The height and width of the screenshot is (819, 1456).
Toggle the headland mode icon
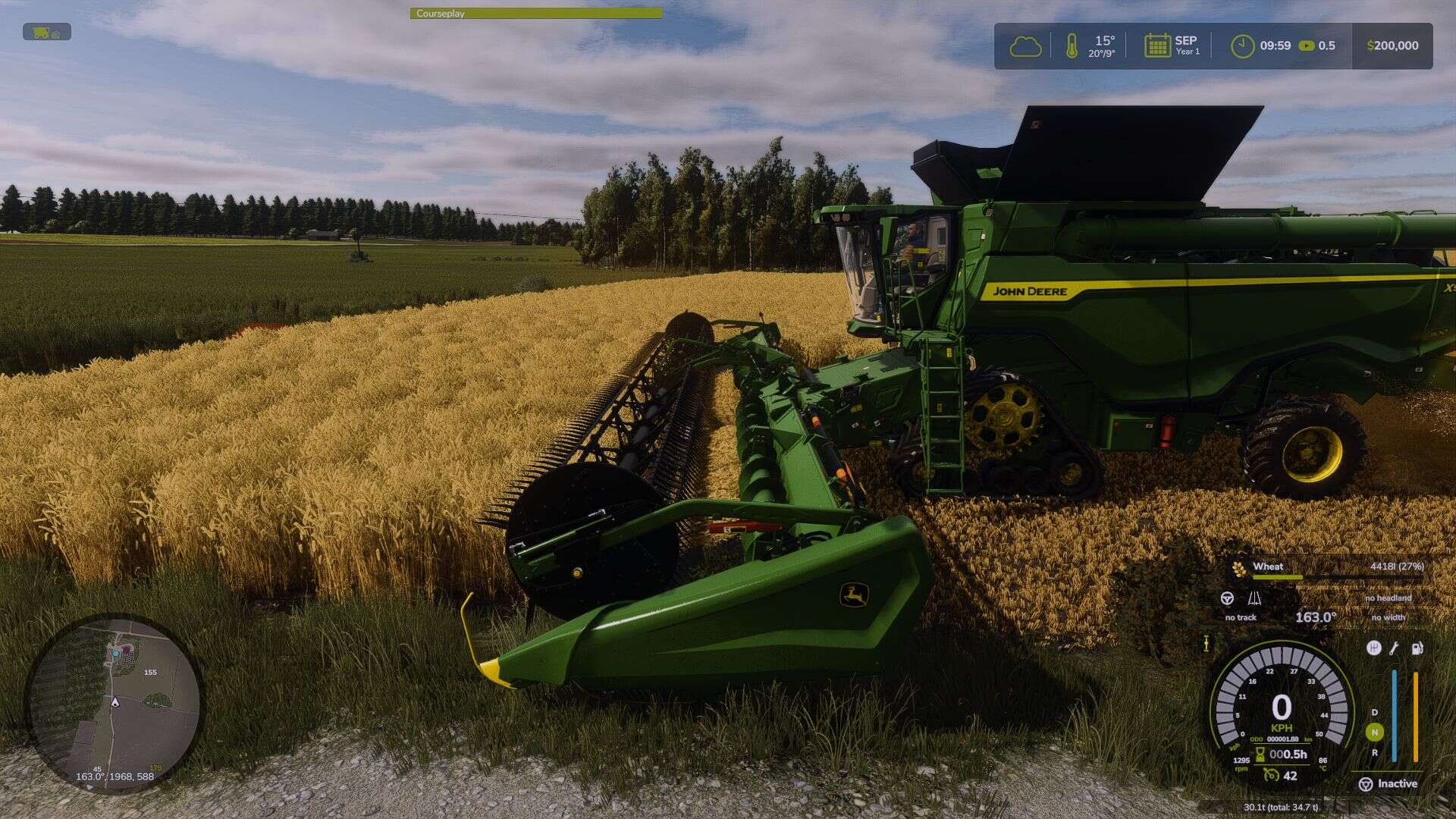pos(1257,599)
